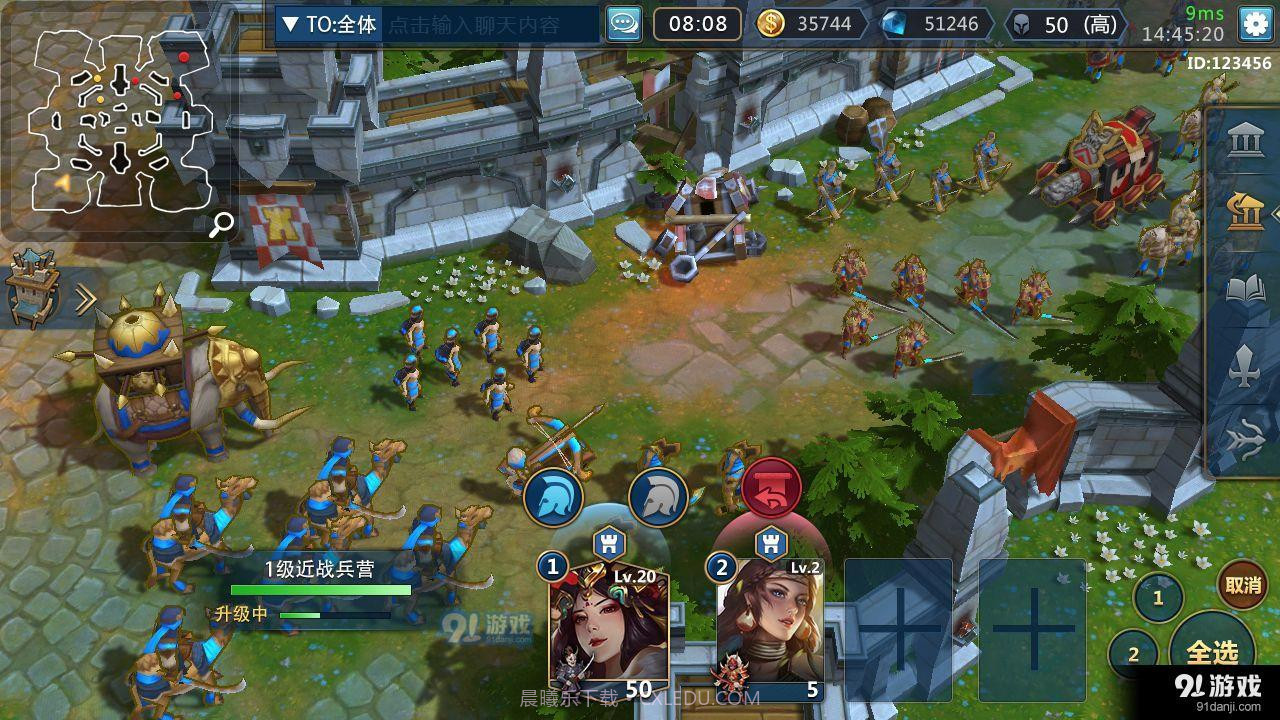Choose control group 2 circle button
Viewport: 1280px width, 720px height.
coord(1134,655)
